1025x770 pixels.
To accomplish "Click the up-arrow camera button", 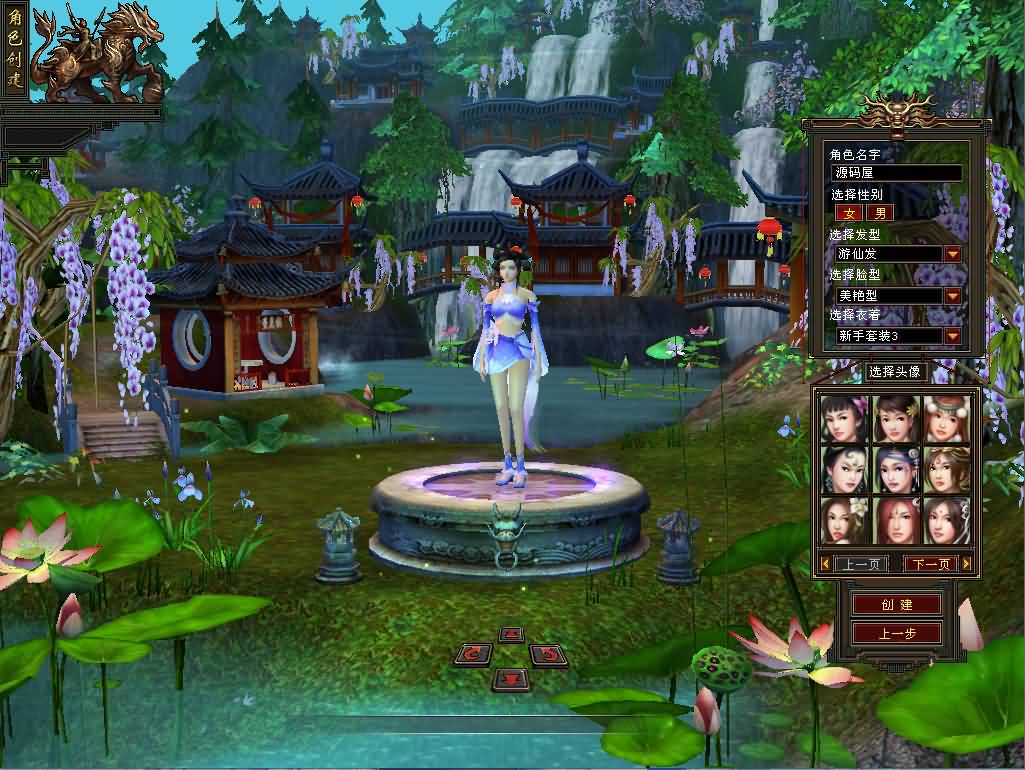I will [x=511, y=634].
